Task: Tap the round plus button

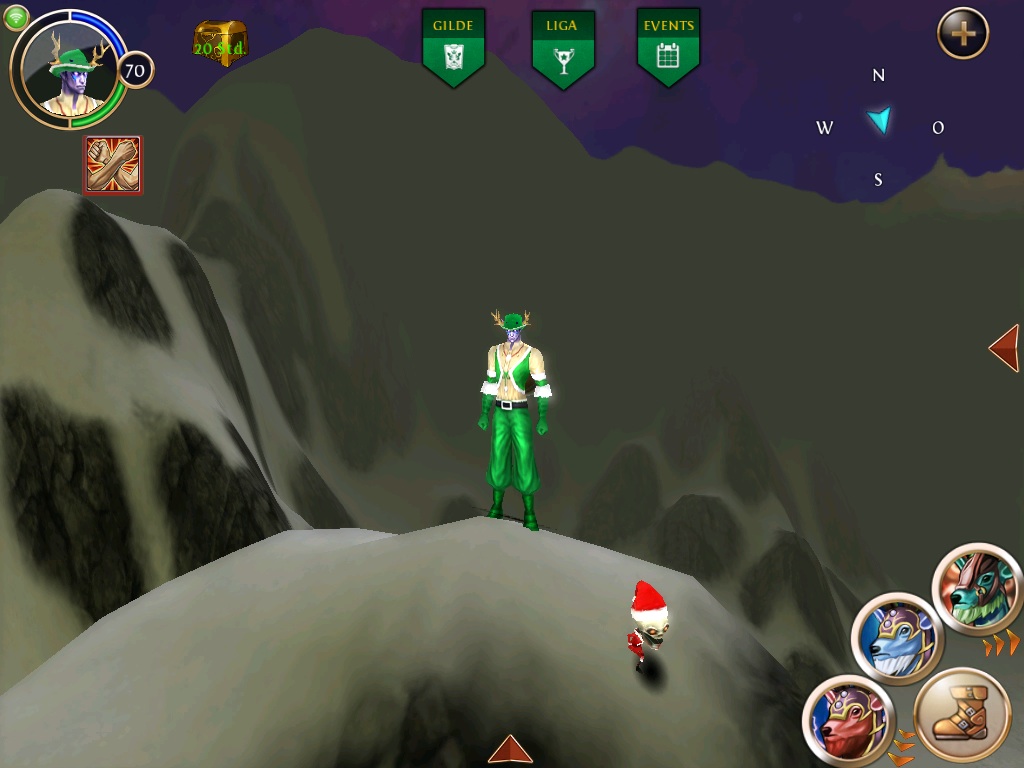Action: (962, 34)
